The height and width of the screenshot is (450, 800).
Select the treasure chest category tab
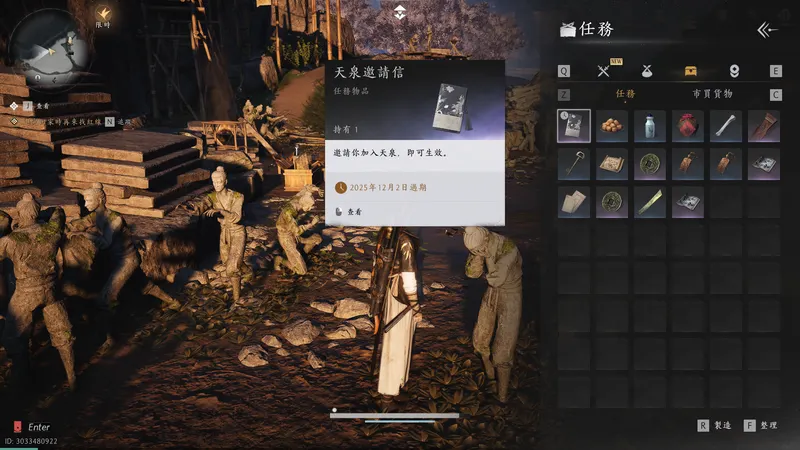pos(690,71)
